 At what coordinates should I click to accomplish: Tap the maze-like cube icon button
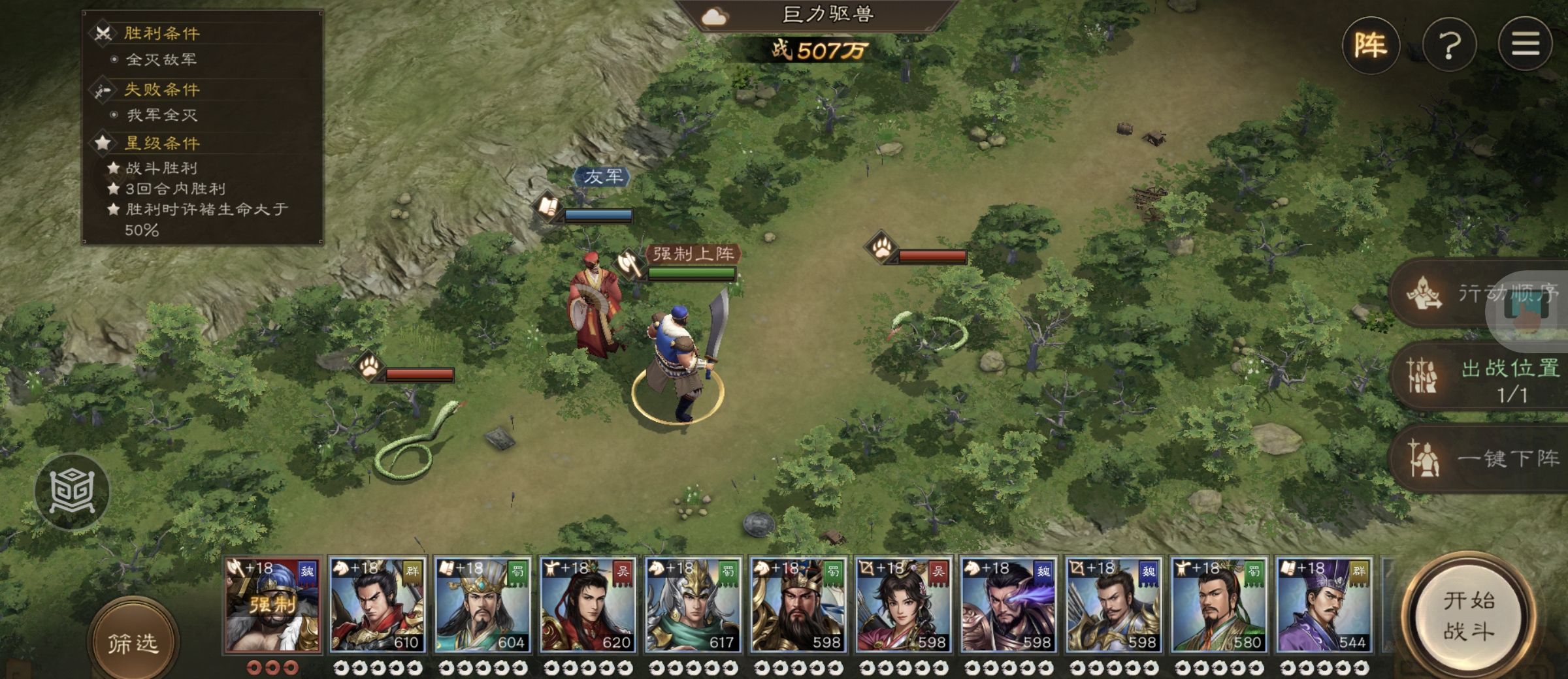(72, 490)
